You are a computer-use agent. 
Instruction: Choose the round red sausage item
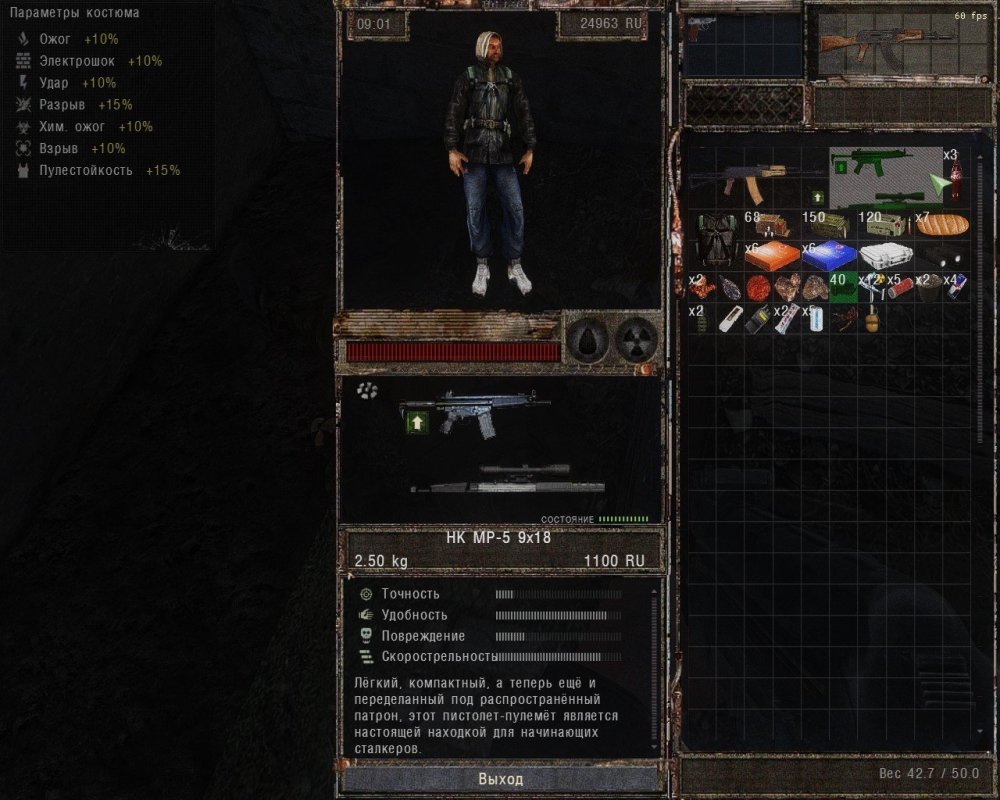coord(757,287)
